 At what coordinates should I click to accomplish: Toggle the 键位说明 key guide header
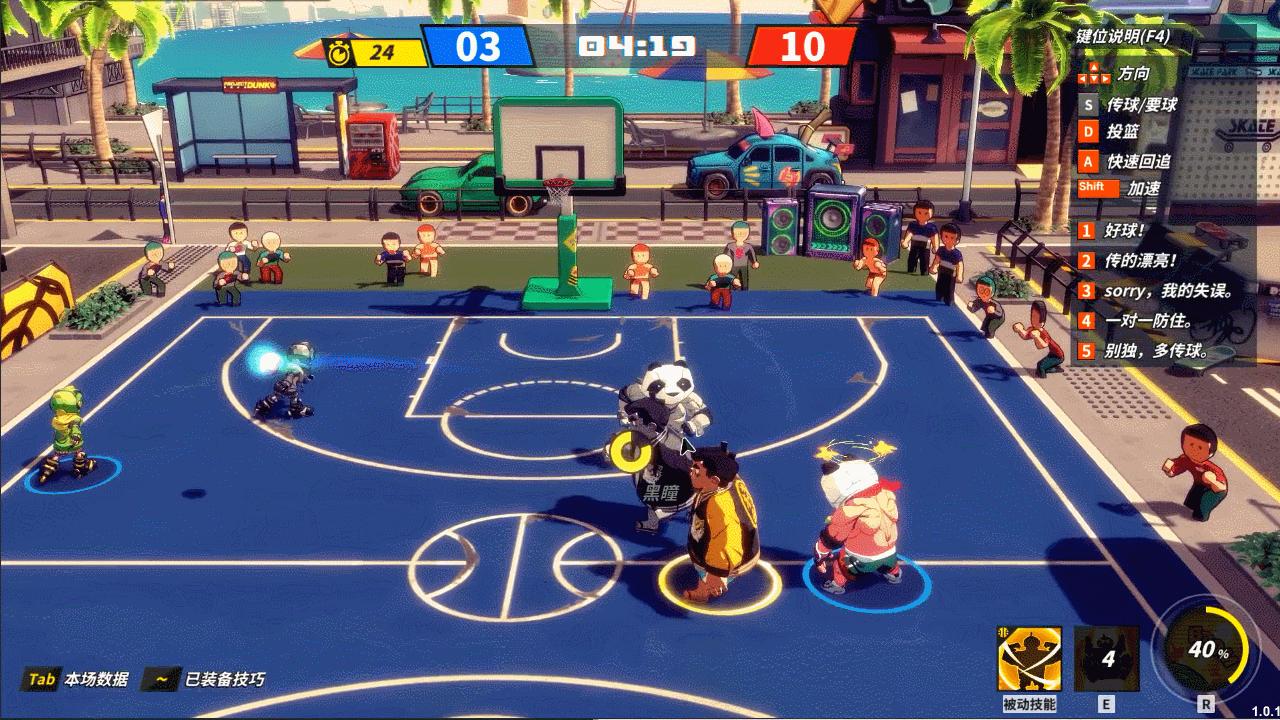click(1123, 36)
